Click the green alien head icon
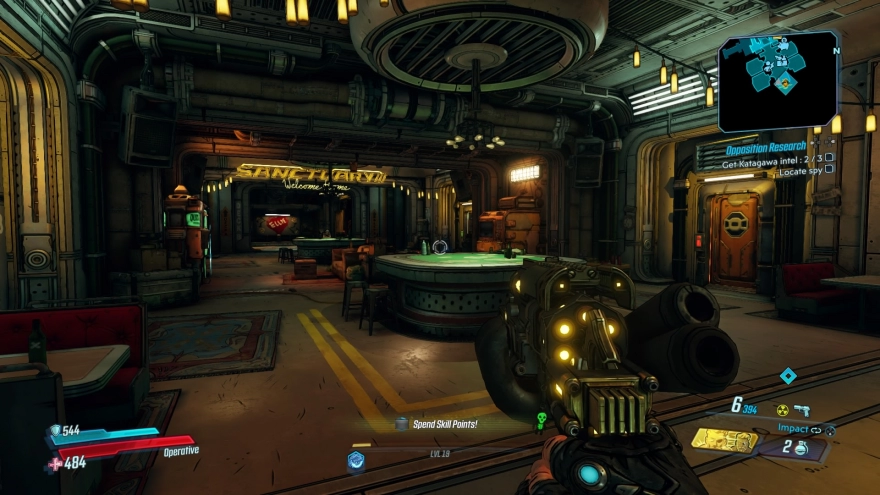880x495 pixels. (542, 421)
